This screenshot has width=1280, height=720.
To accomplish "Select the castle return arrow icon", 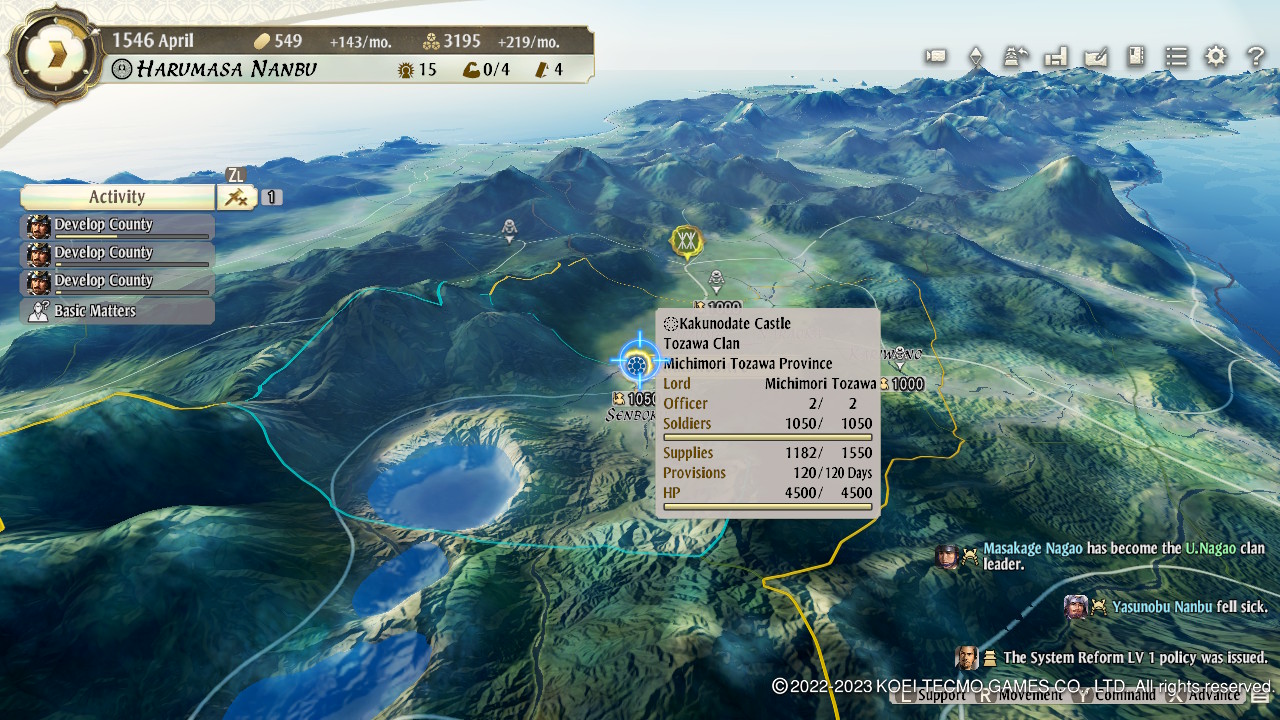I will 1016,56.
